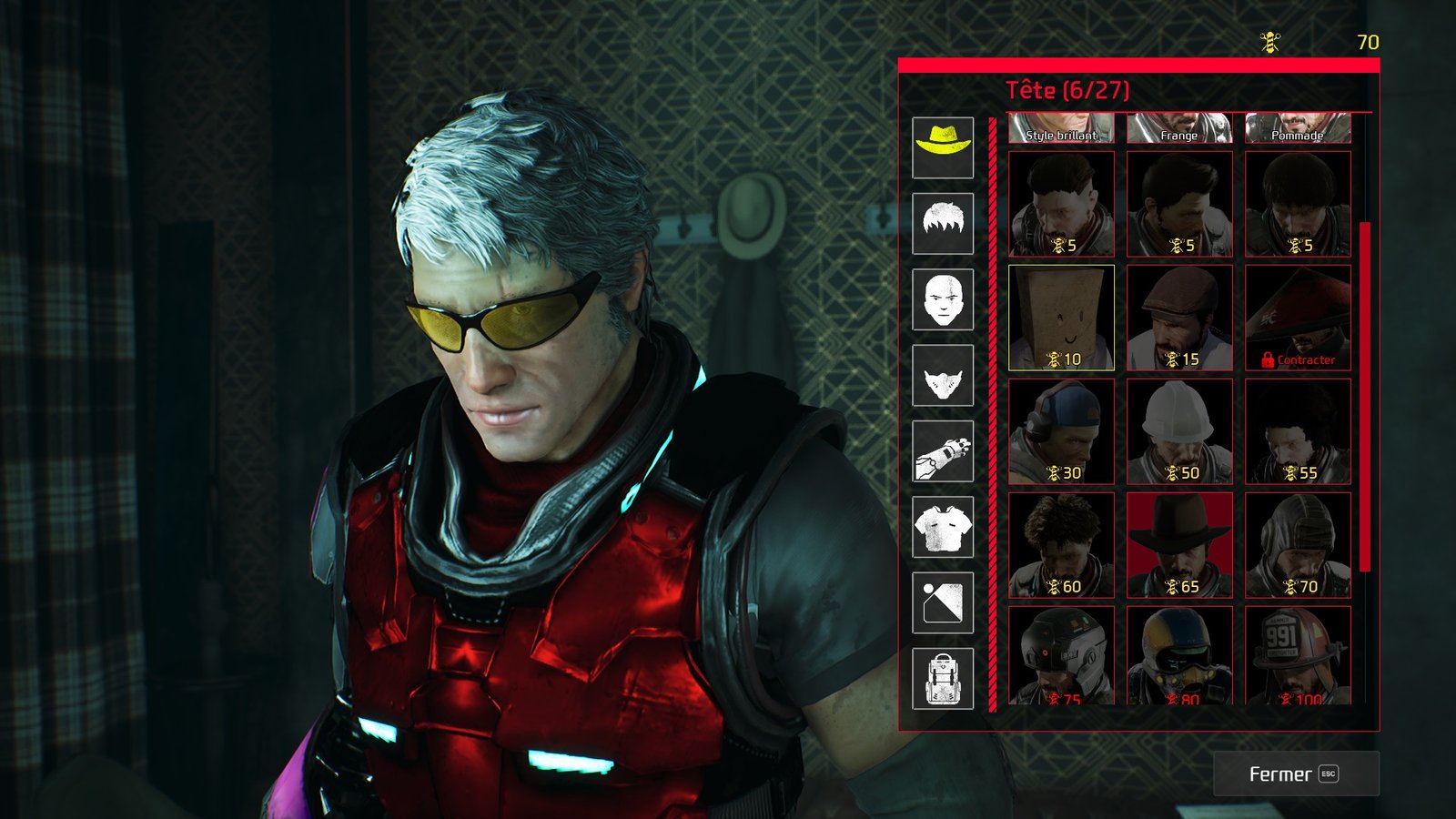
Task: Select the image pattern category
Action: coord(943,602)
